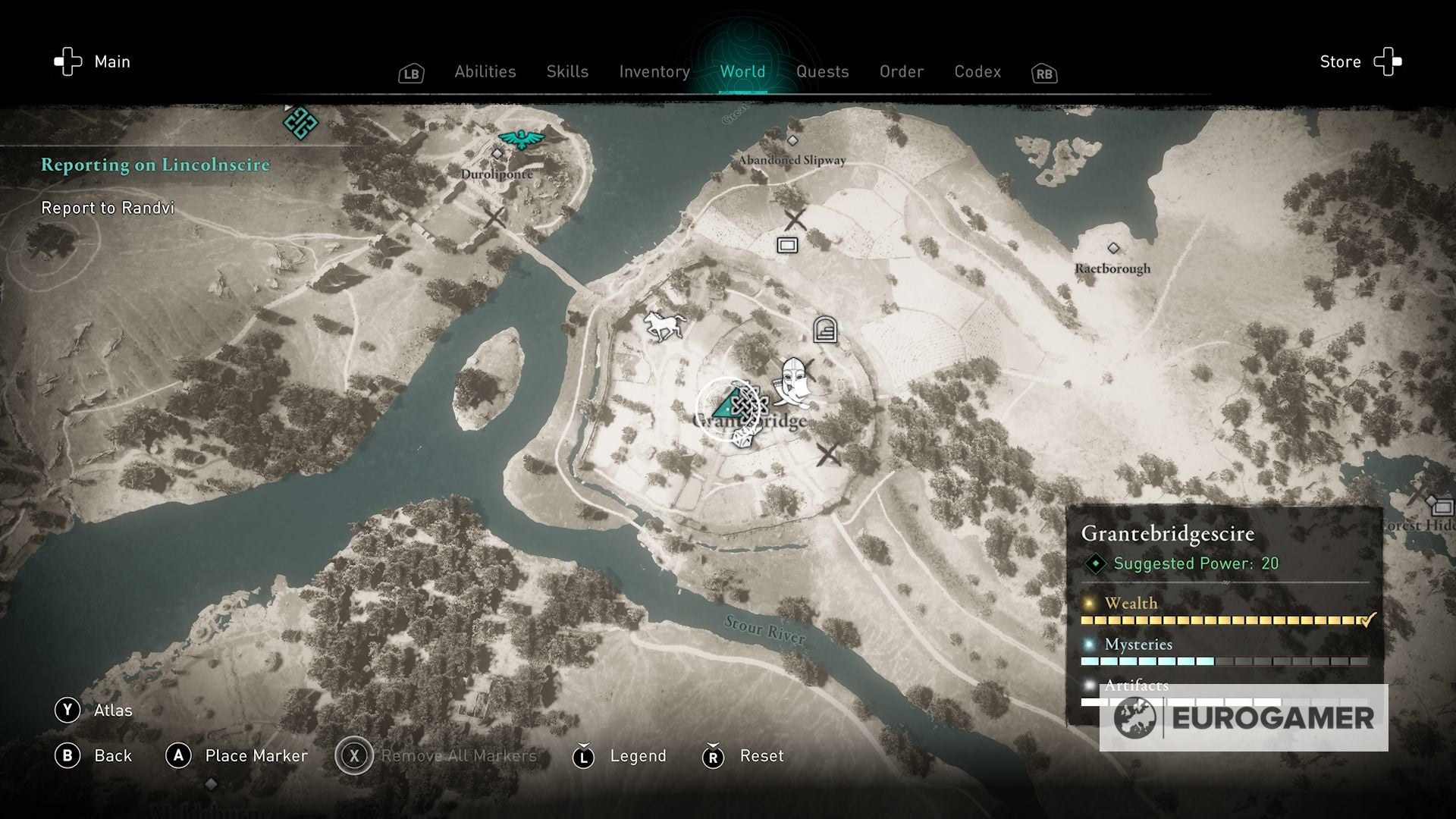Go to the Inventory tab
The image size is (1456, 819).
[x=654, y=71]
